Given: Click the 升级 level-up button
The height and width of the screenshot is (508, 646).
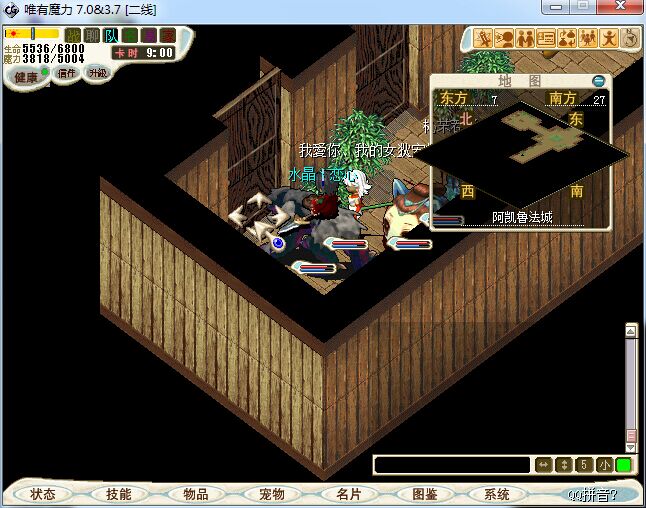Looking at the screenshot, I should [x=97, y=73].
